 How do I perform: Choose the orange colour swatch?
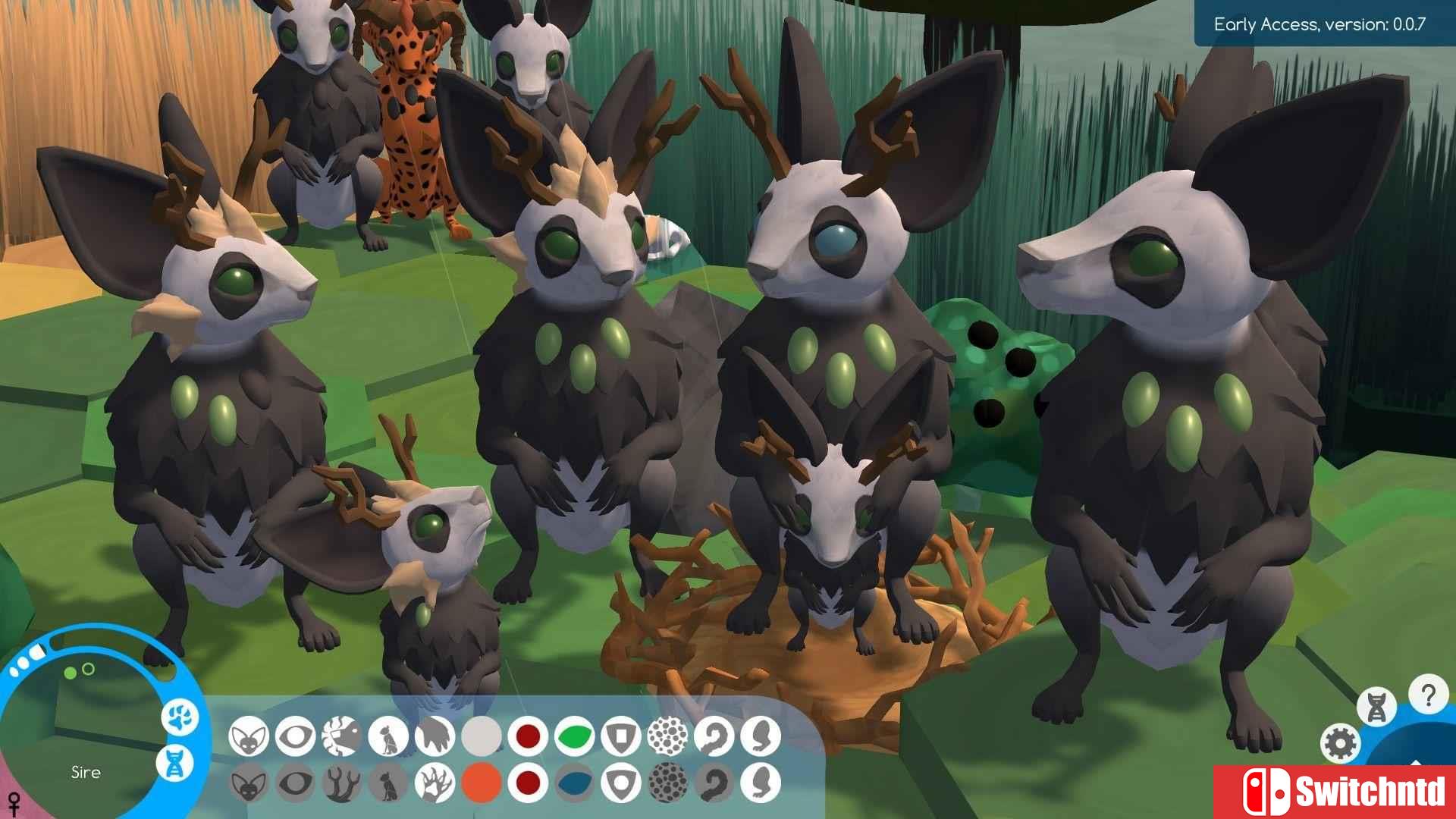coord(482,783)
